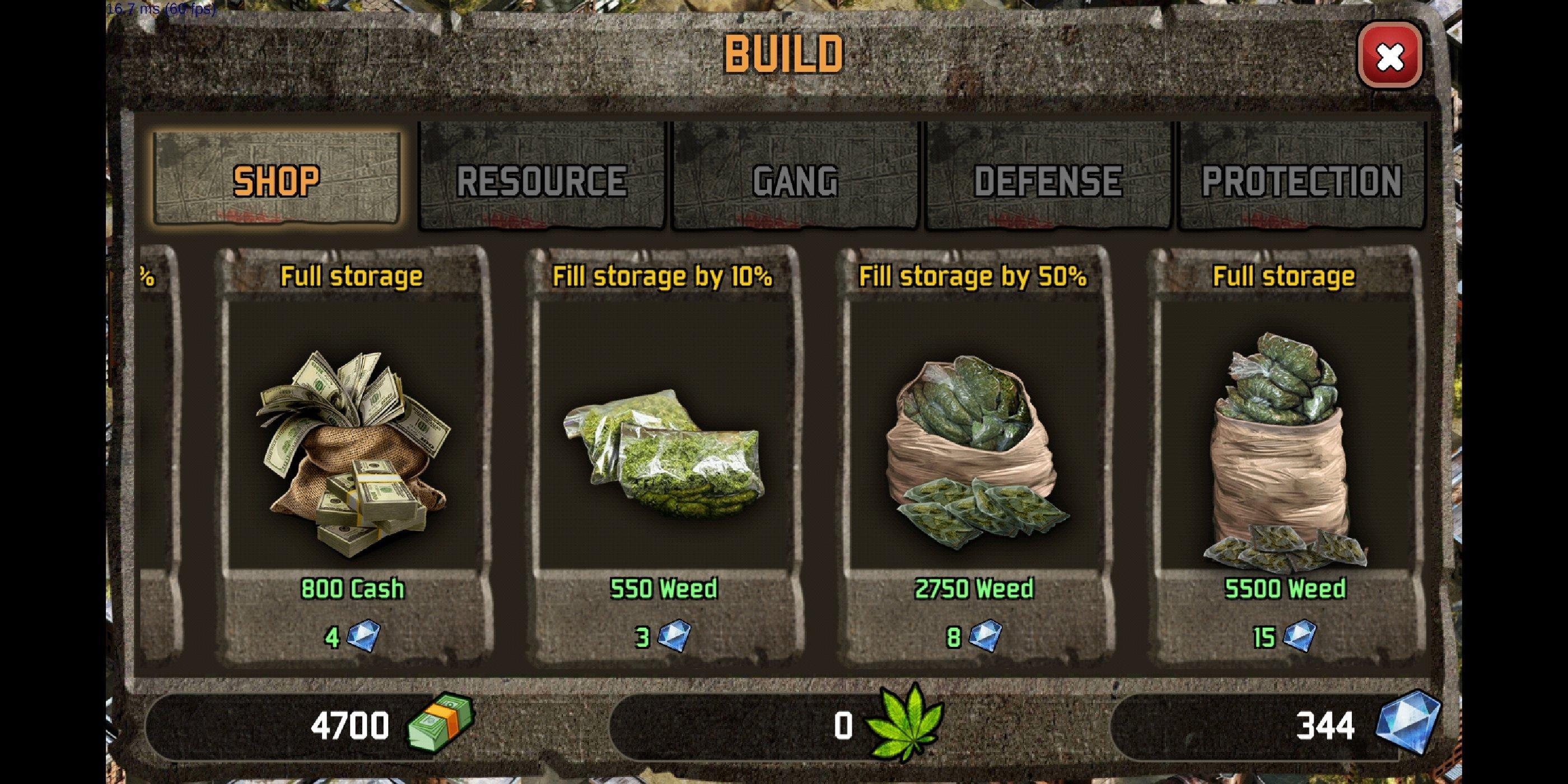Screen dimensions: 1568x784
Task: Select the Shop tab
Action: pyautogui.click(x=277, y=179)
